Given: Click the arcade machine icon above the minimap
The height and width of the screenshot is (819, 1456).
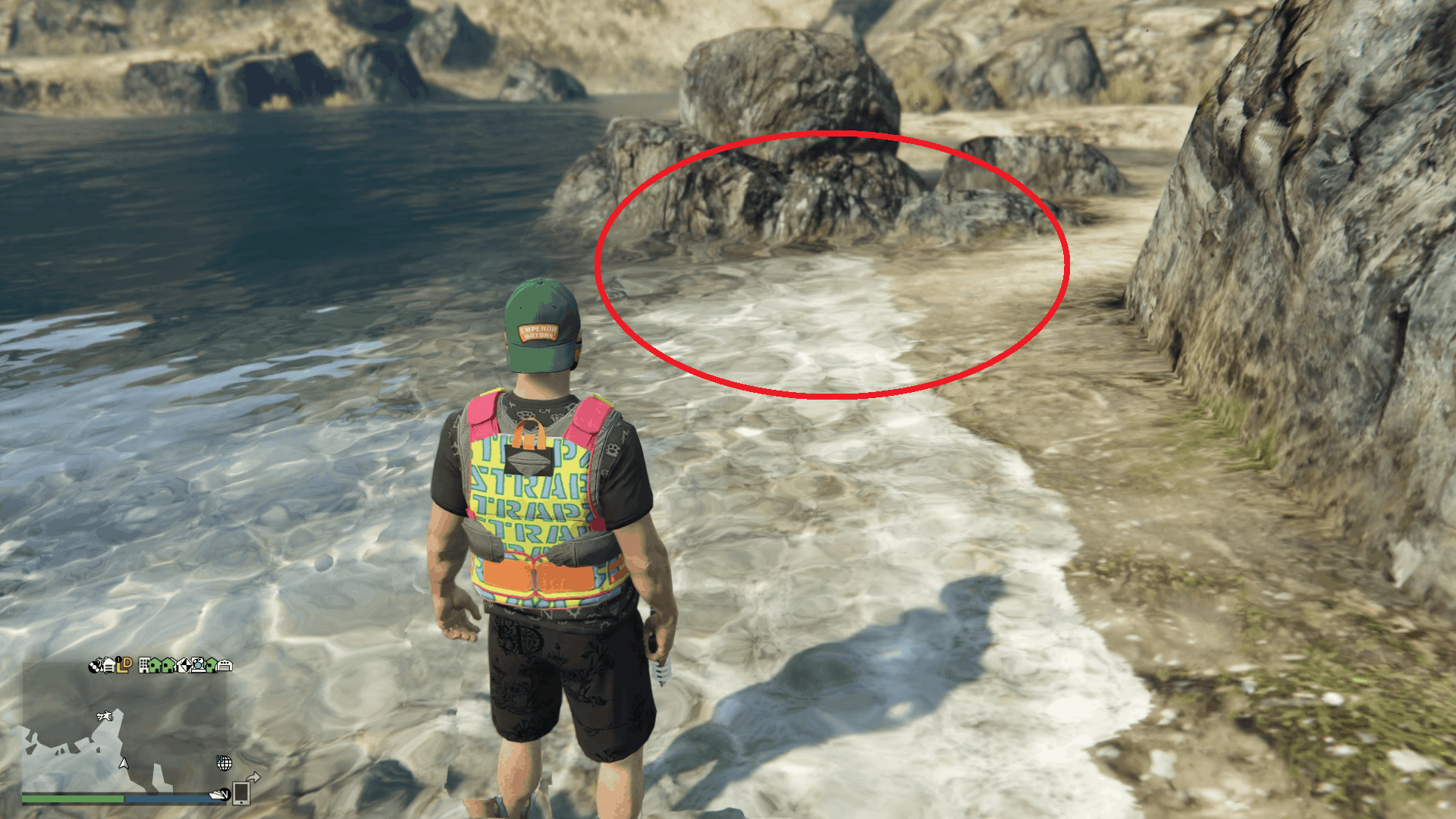Looking at the screenshot, I should tap(197, 665).
